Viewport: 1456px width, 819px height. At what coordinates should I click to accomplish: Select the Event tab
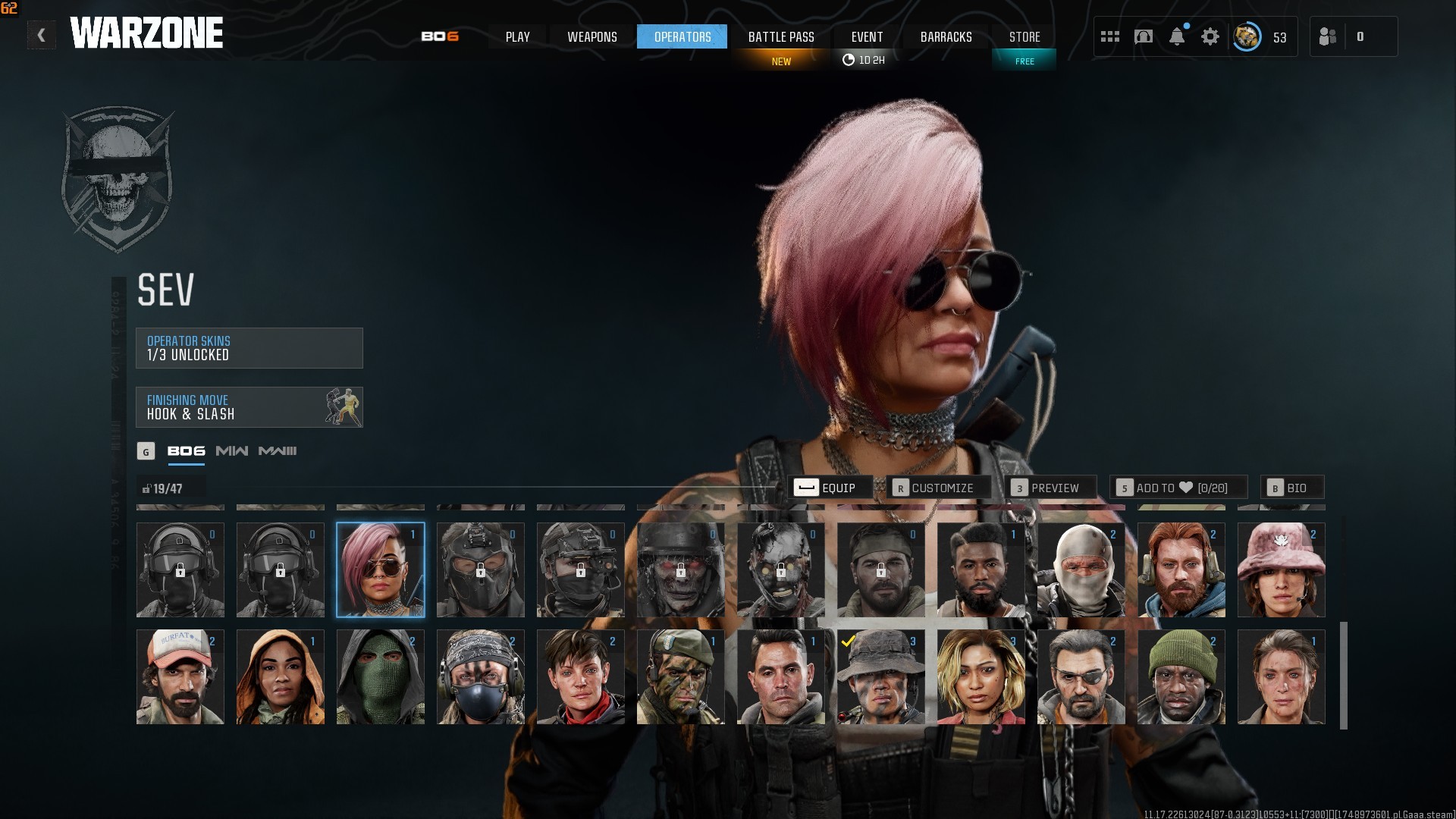click(866, 36)
